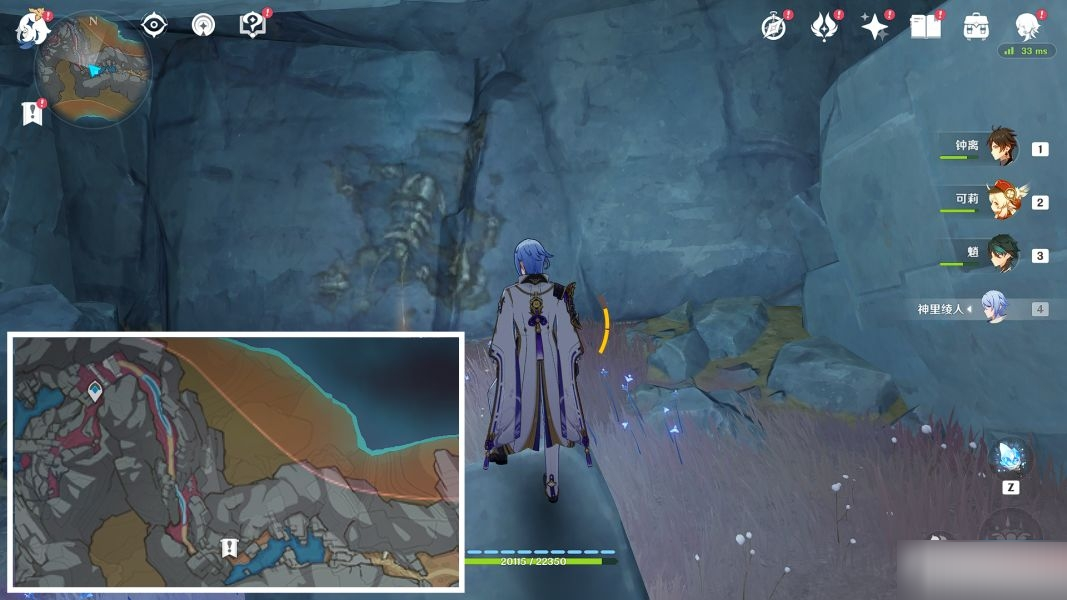Click the quest marker below the minimap
The image size is (1067, 600).
tap(32, 113)
